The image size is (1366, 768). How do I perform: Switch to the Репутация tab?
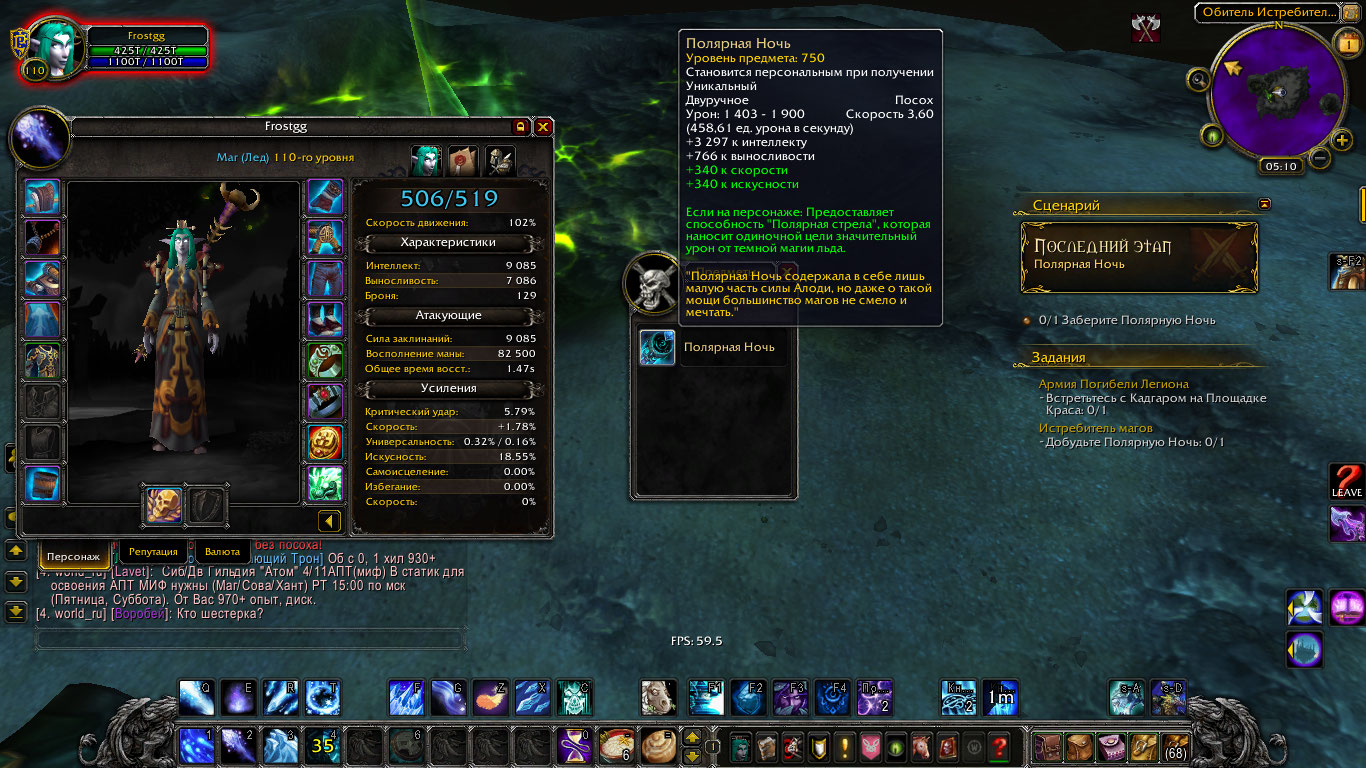[153, 551]
